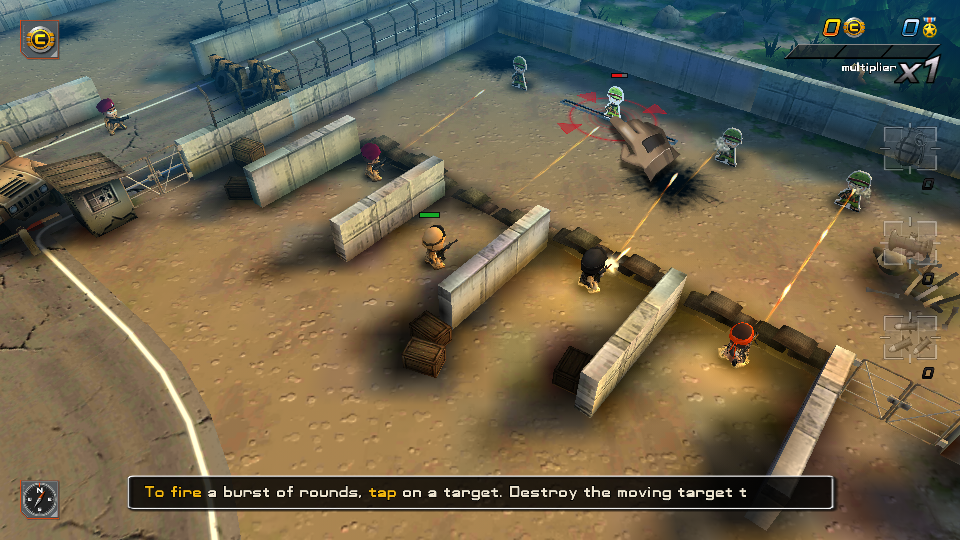Choose the bazooka weapon slot
960x540 pixels.
909,244
